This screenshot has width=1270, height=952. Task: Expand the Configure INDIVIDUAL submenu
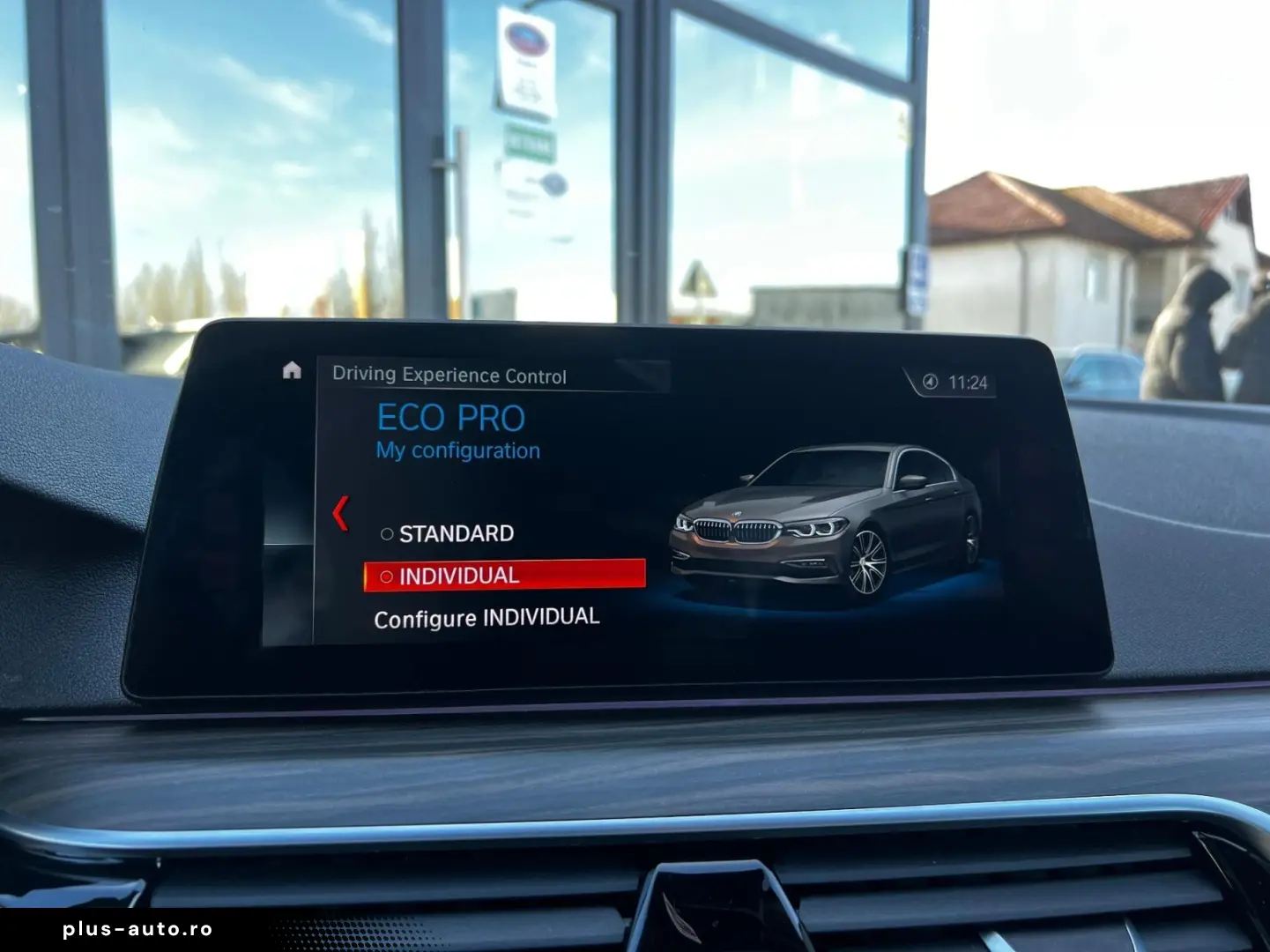coord(486,616)
